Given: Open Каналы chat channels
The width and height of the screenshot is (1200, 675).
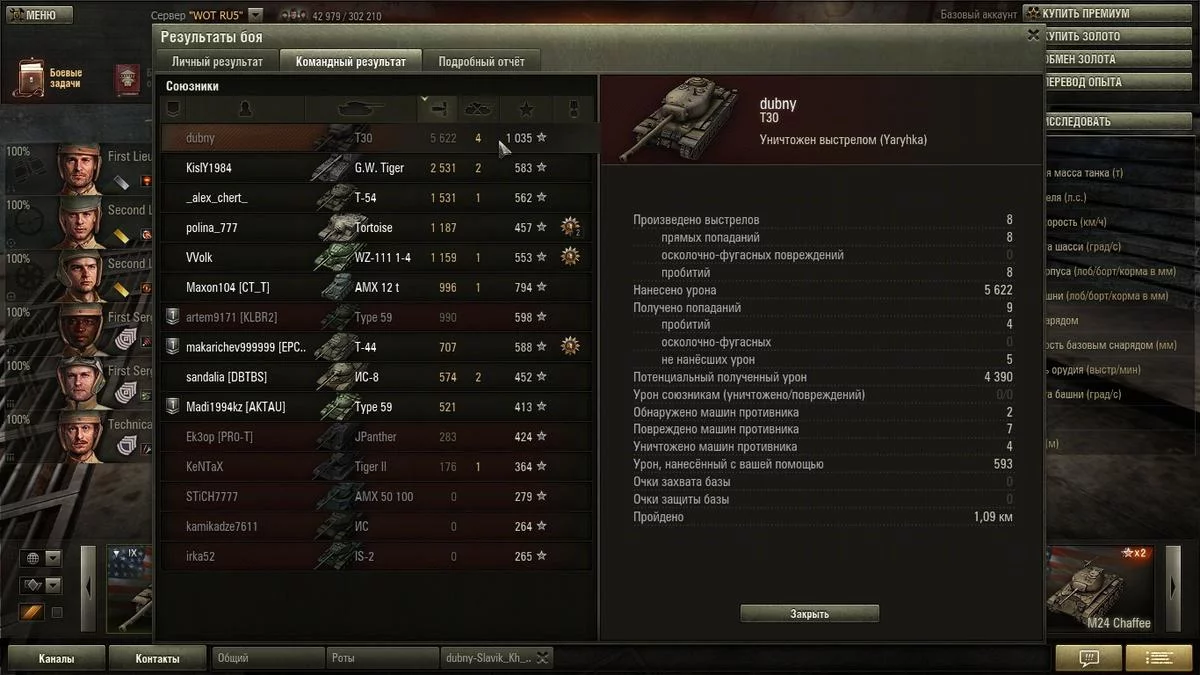Looking at the screenshot, I should click(56, 659).
